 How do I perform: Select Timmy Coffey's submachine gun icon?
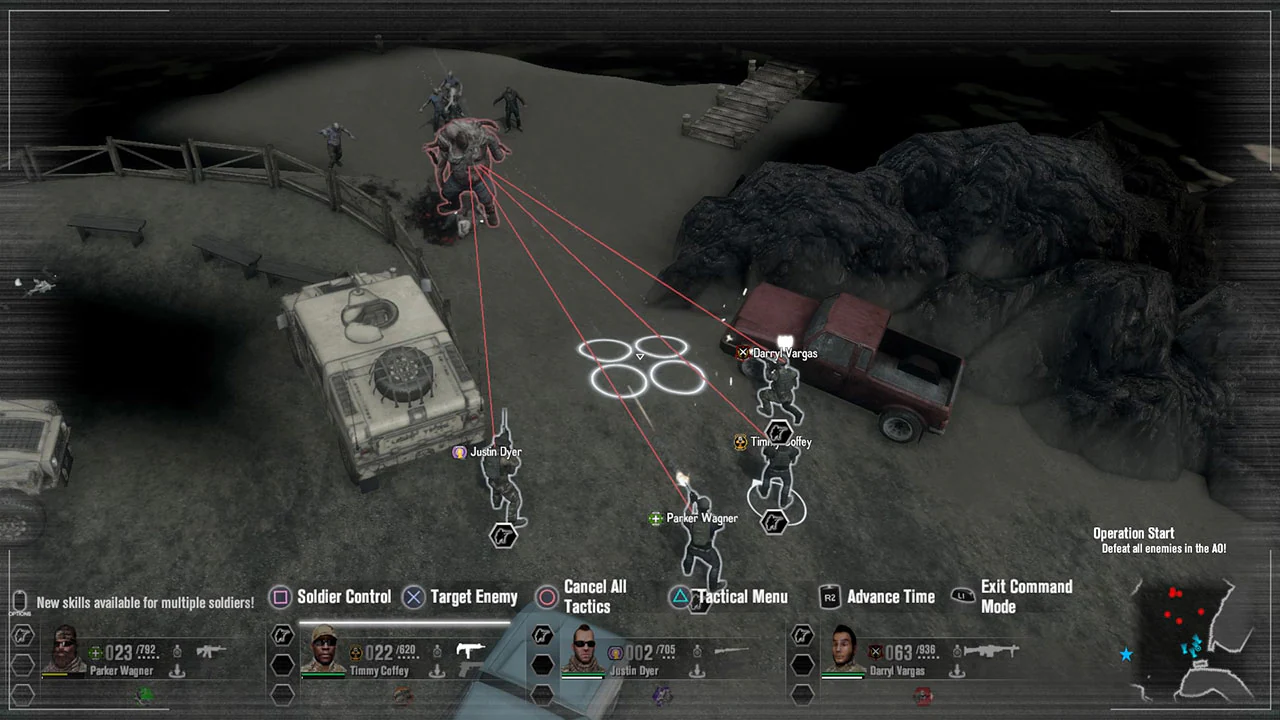(471, 651)
